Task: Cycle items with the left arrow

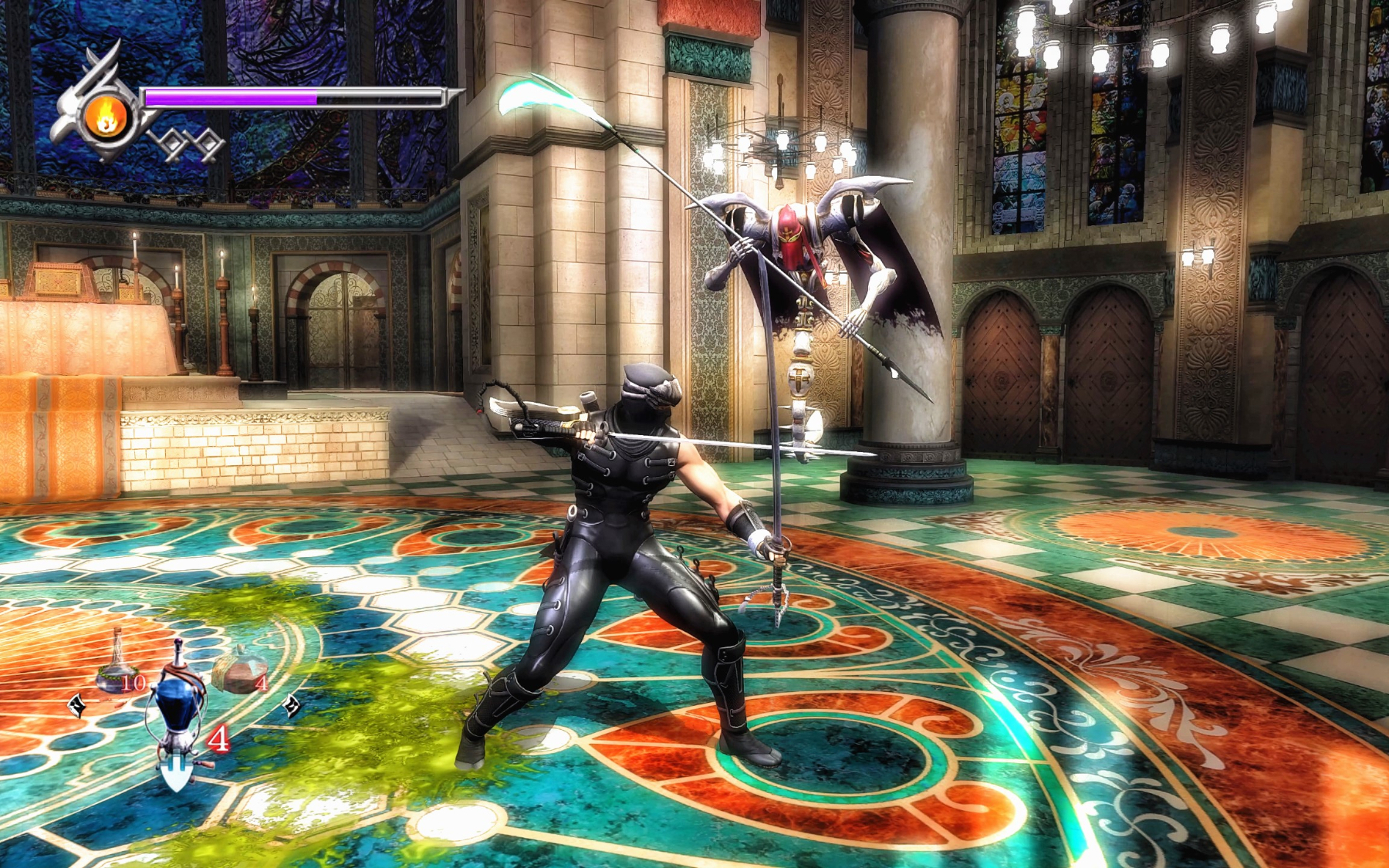Action: [x=77, y=704]
